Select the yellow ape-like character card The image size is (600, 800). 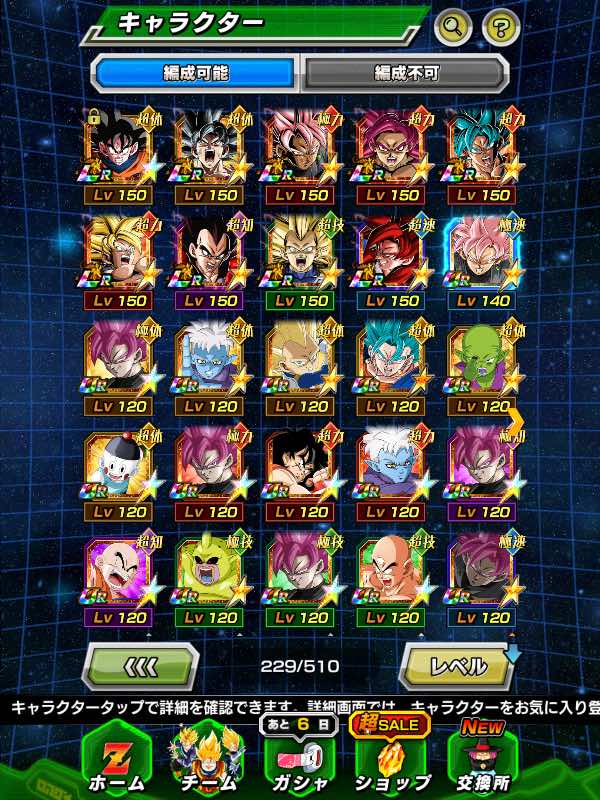pyautogui.click(x=209, y=574)
